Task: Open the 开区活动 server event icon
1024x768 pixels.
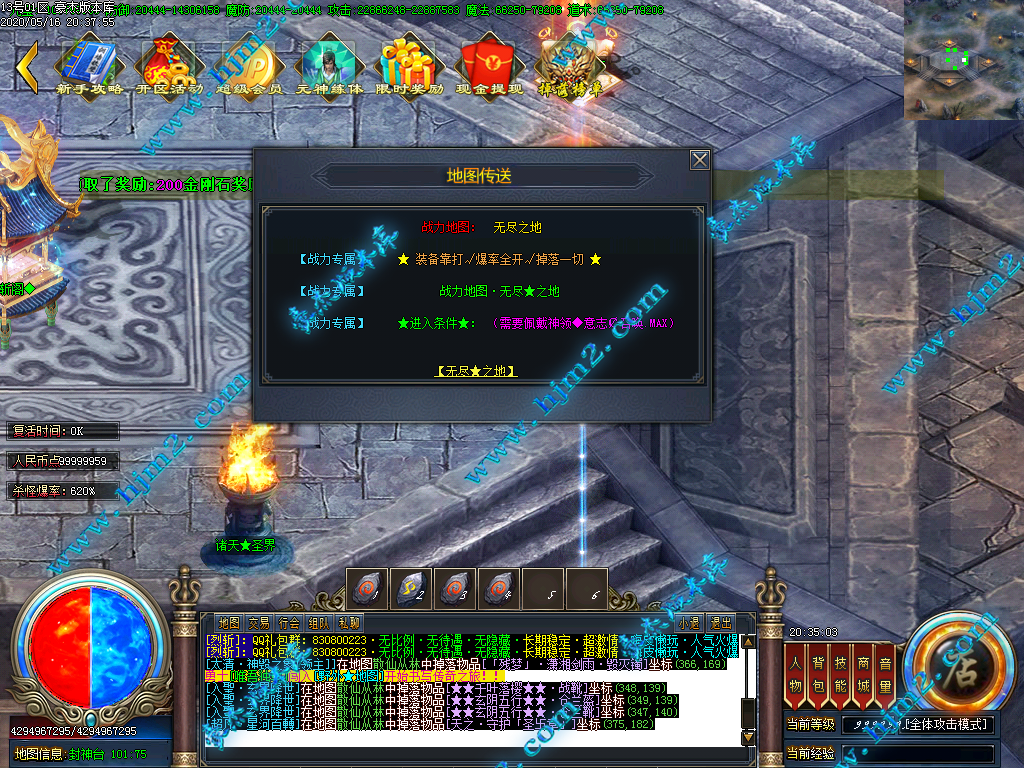Action: coord(169,65)
